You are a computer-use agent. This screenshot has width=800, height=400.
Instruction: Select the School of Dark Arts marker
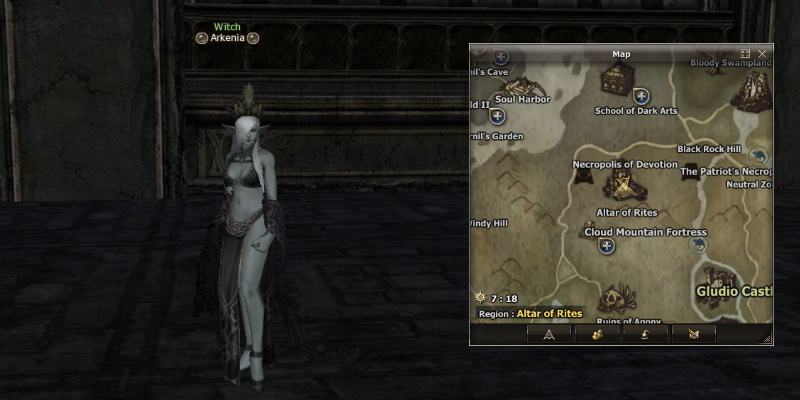pyautogui.click(x=642, y=97)
